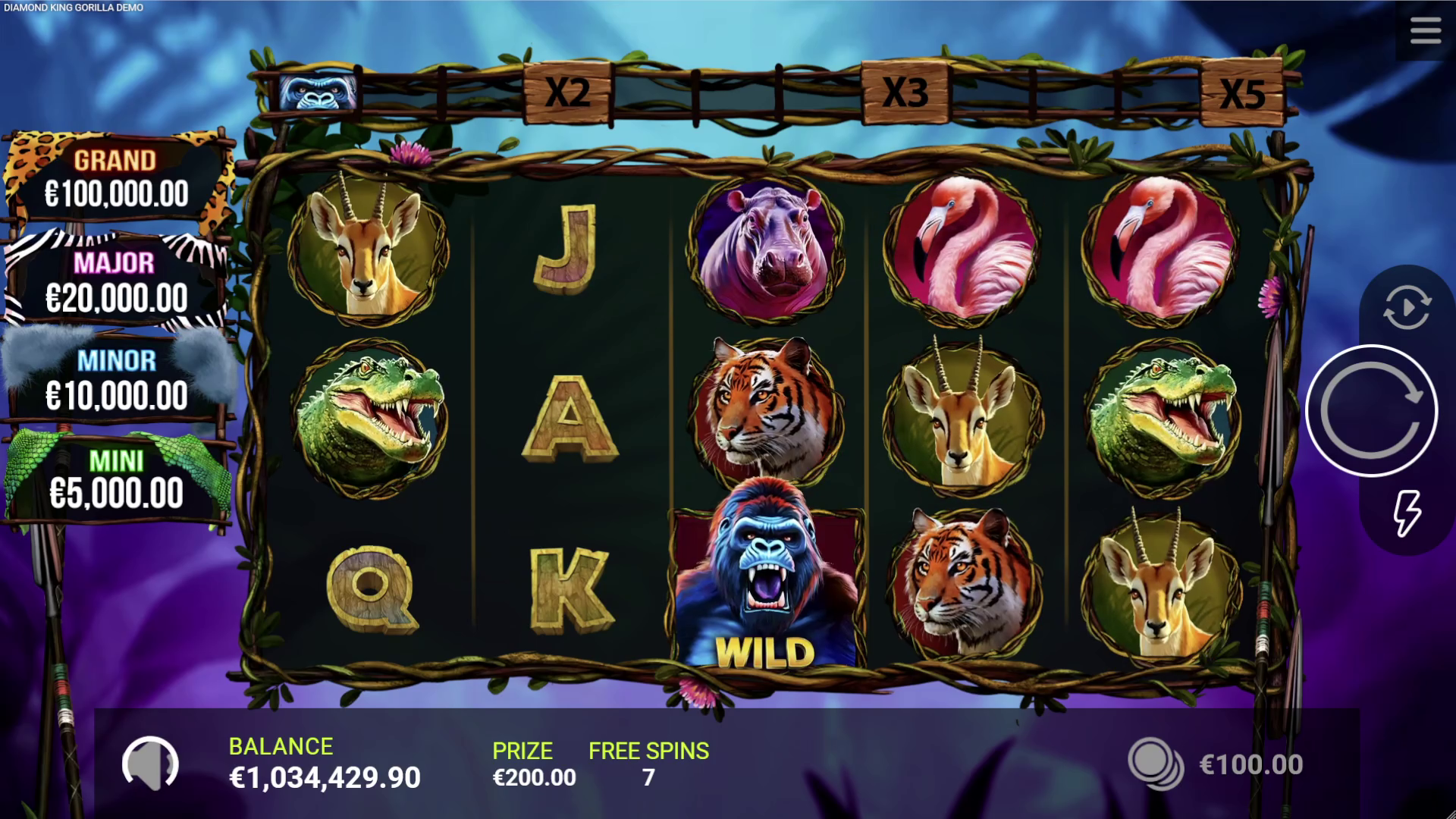
Task: Open the hamburger menu
Action: pyautogui.click(x=1425, y=32)
